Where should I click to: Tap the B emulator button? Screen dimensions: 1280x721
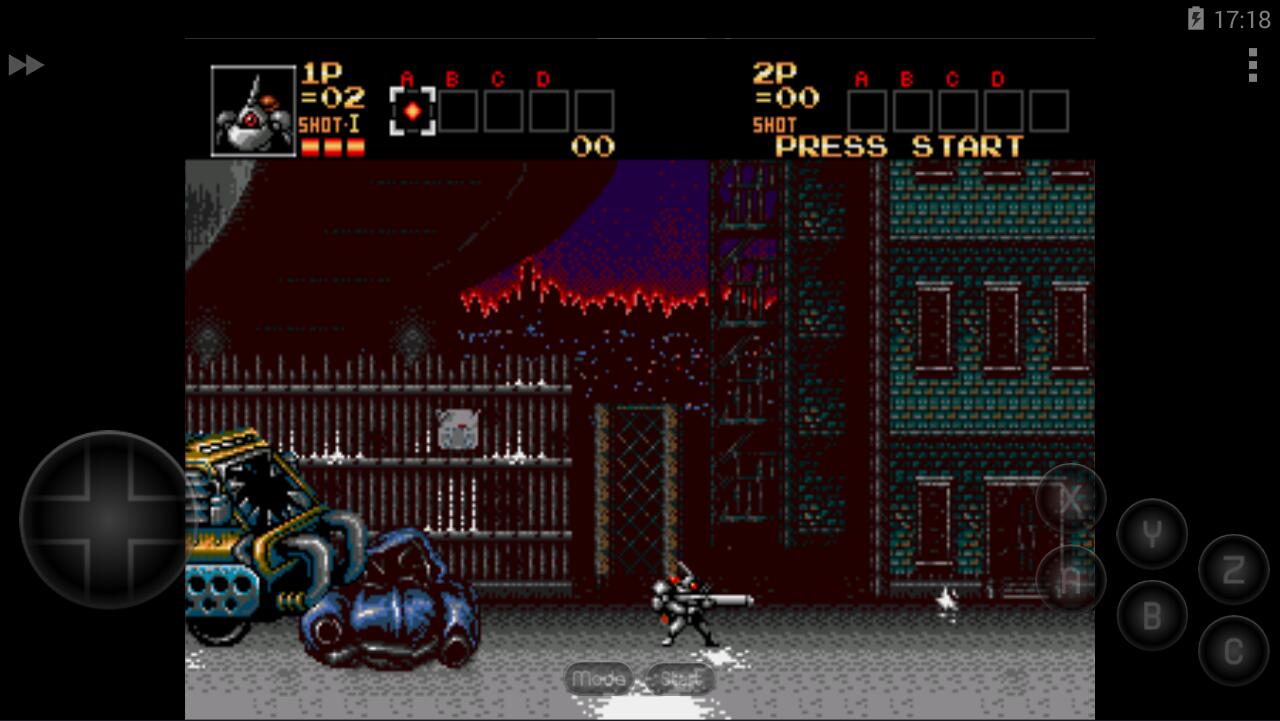coord(1152,616)
